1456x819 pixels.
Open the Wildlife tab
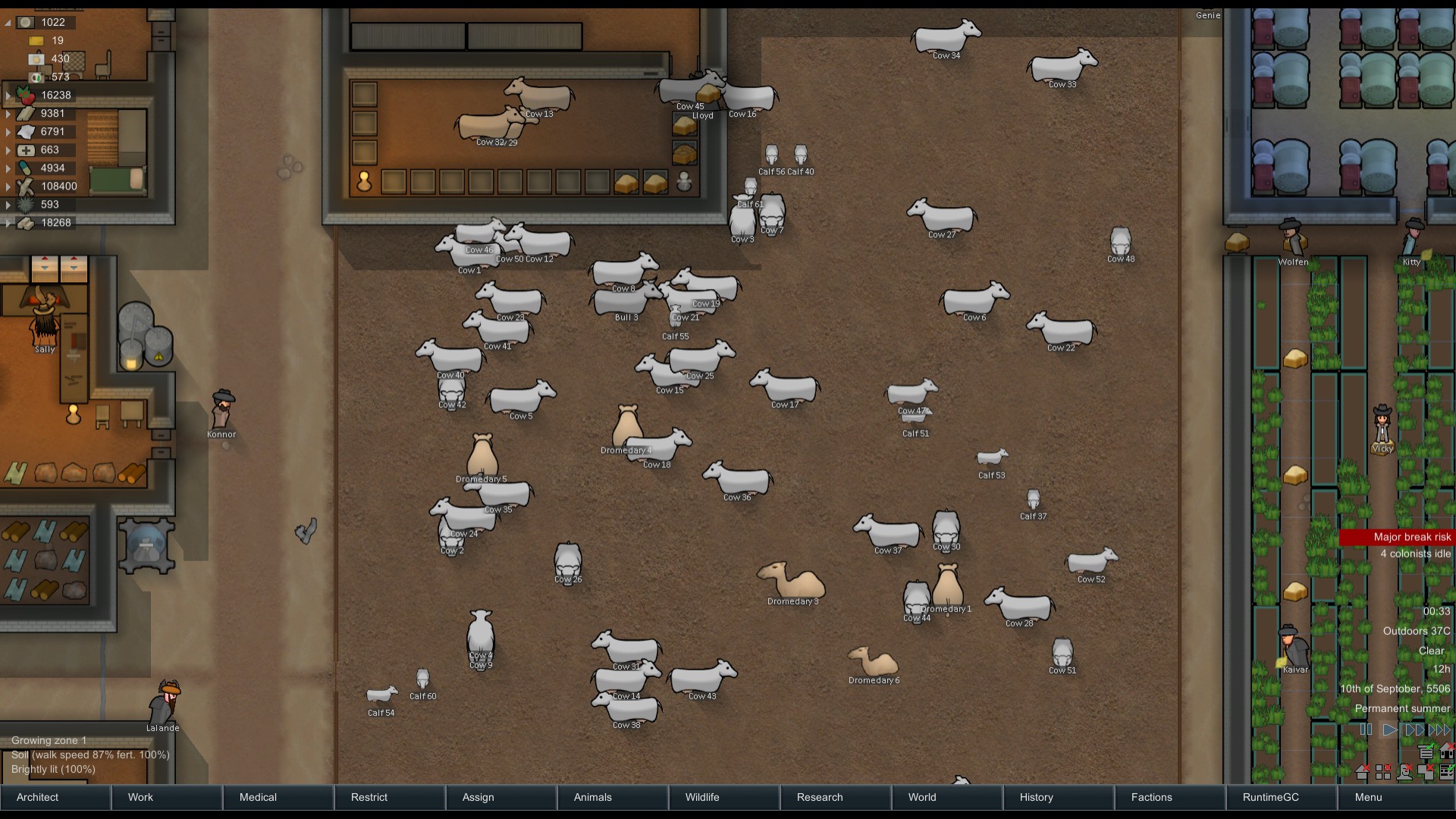724,797
